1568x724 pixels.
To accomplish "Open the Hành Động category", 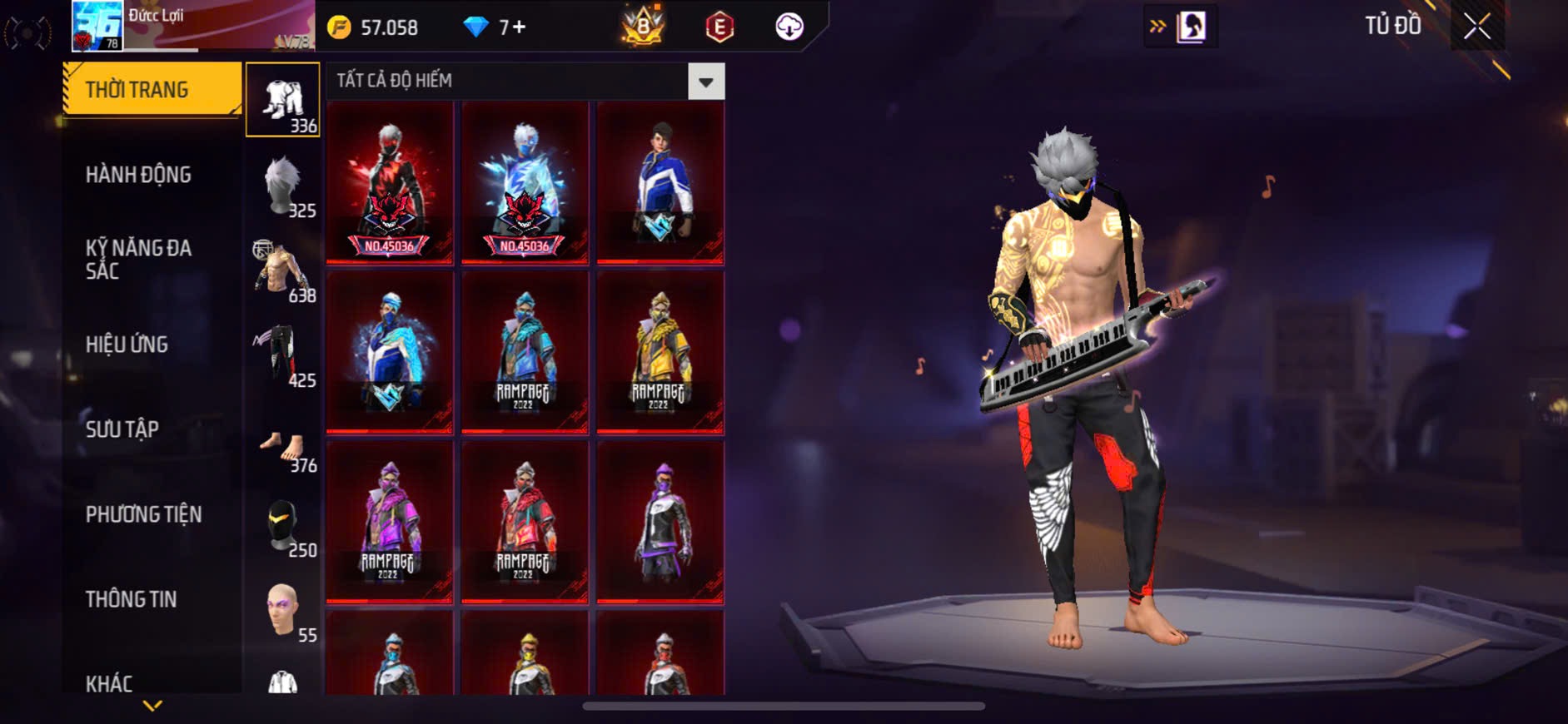I will pos(138,175).
